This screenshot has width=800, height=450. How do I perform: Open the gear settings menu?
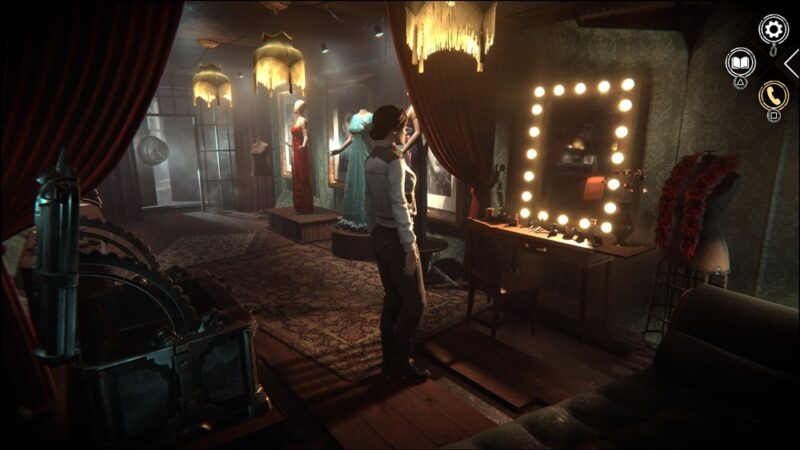(773, 28)
